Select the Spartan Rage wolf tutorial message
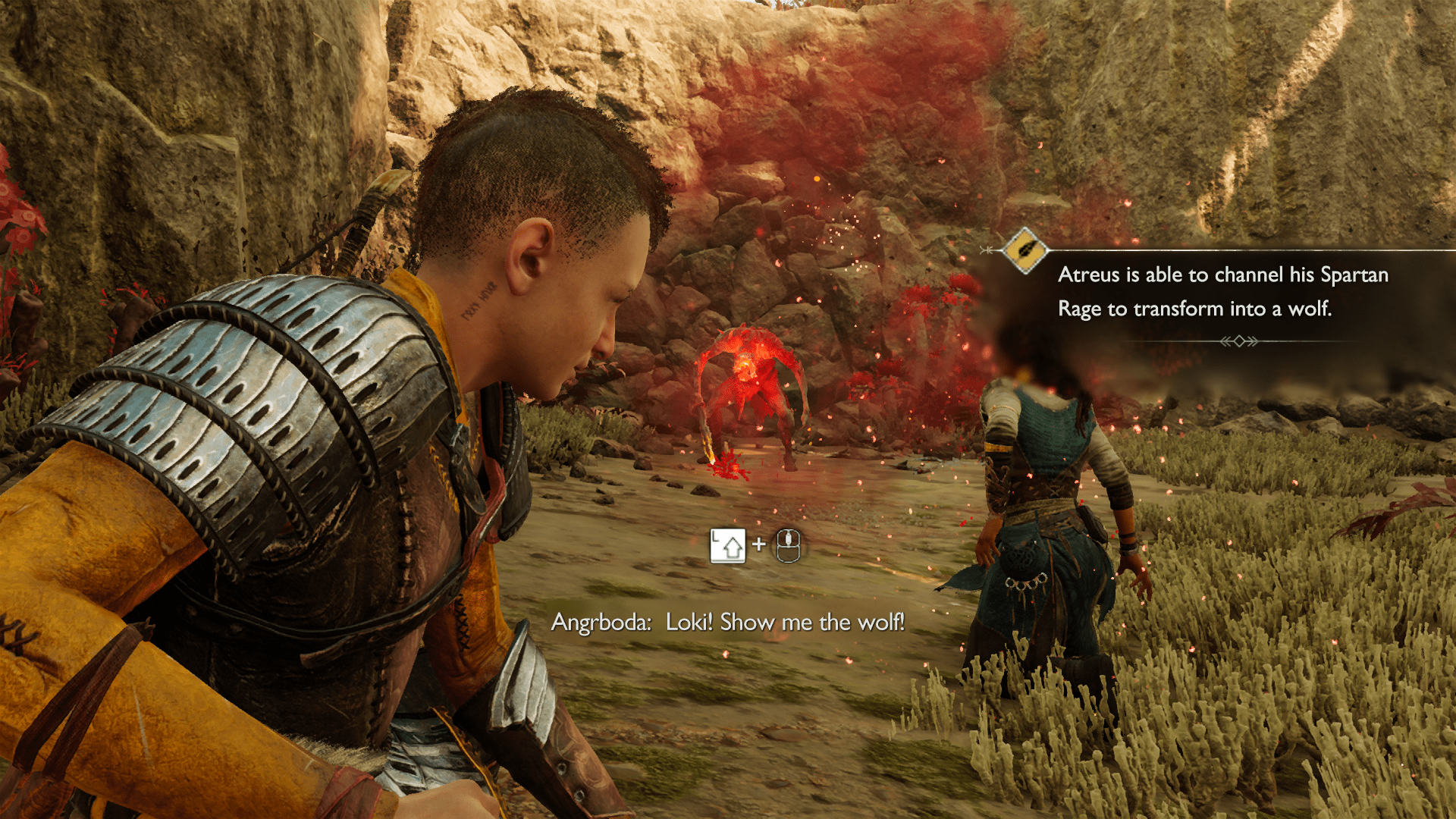Screen dimensions: 1456x819 click(1222, 292)
